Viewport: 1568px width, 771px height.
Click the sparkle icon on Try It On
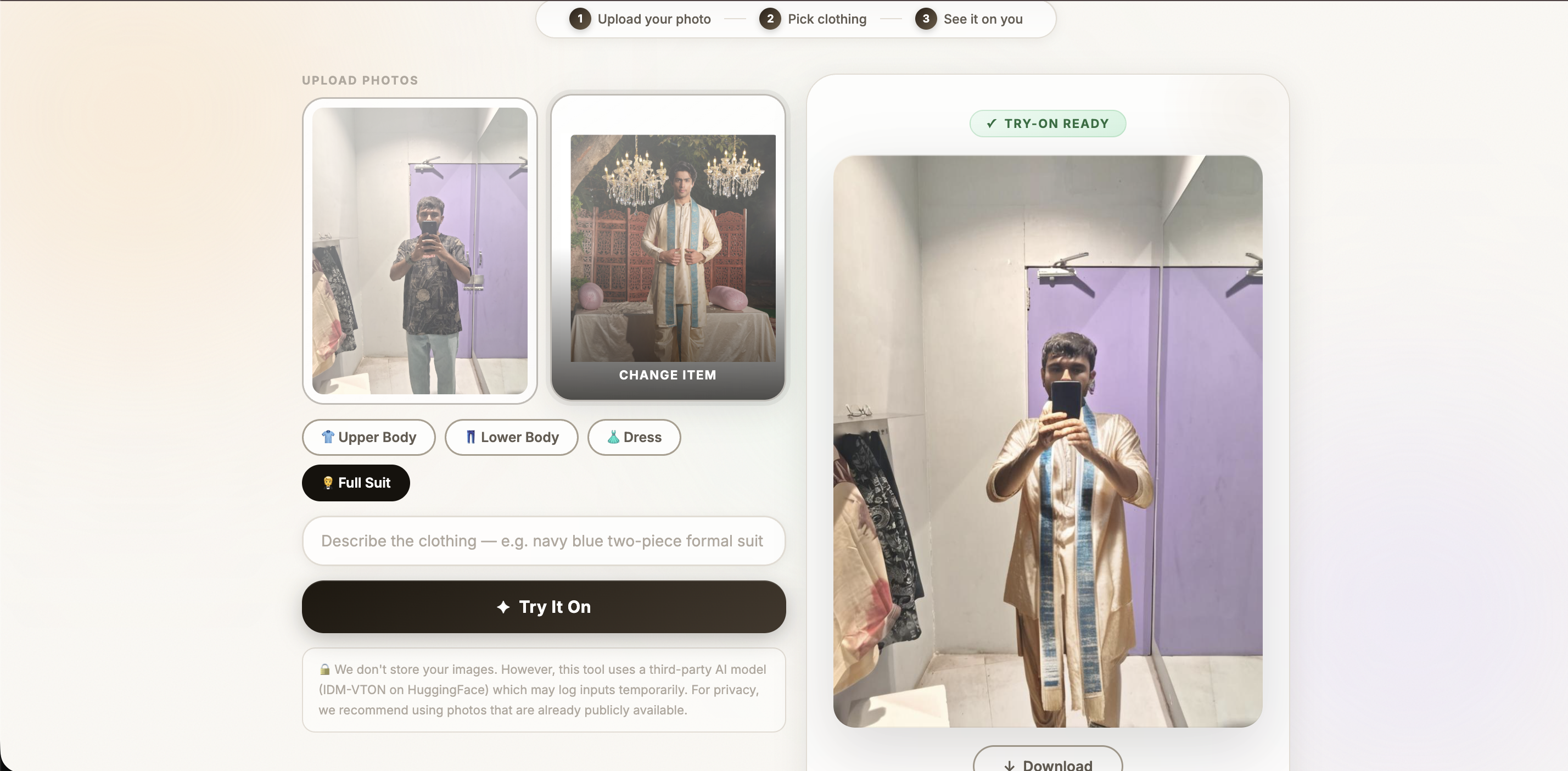pyautogui.click(x=503, y=607)
